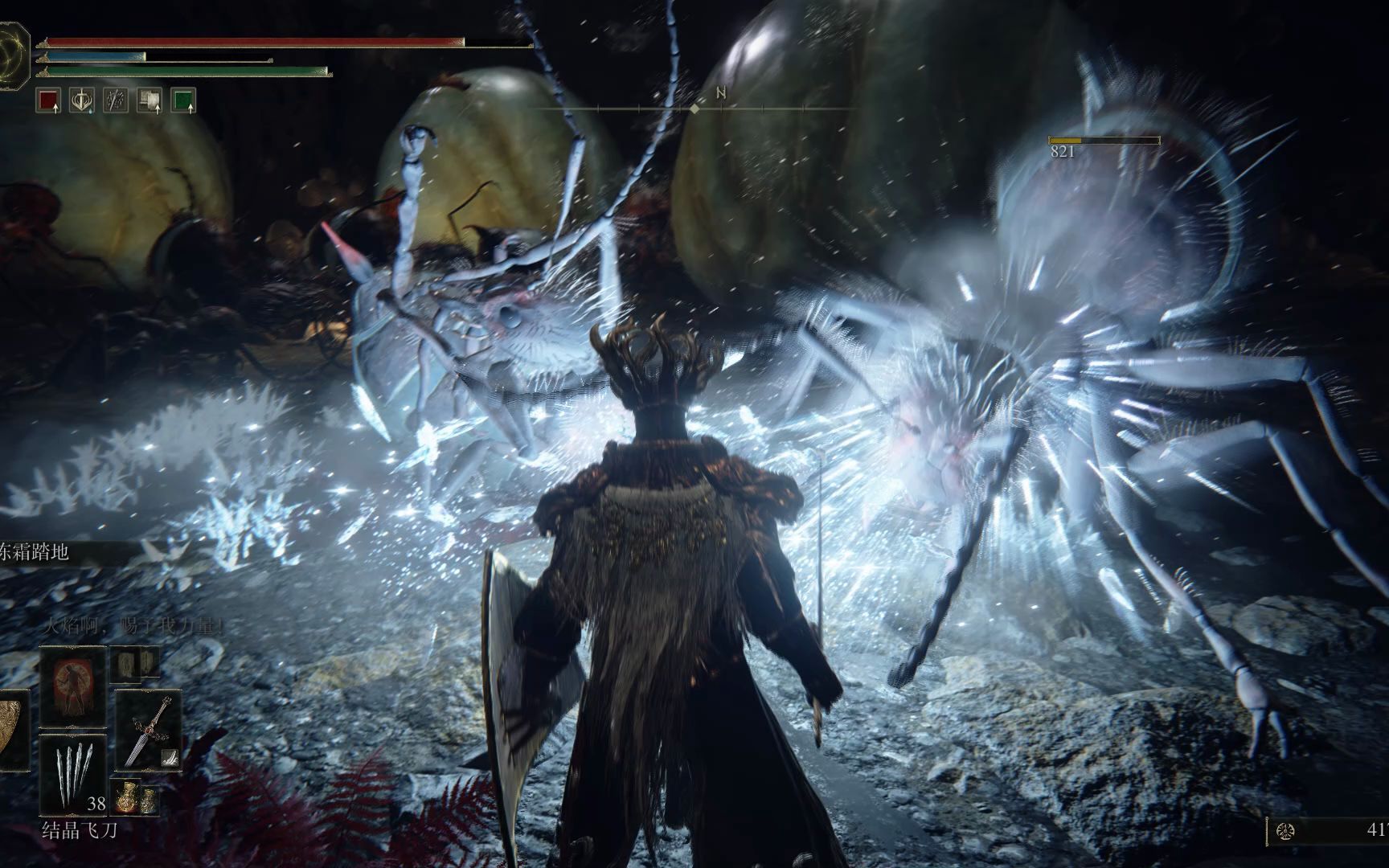
Task: Click the green stamina boost status icon
Action: point(183,100)
